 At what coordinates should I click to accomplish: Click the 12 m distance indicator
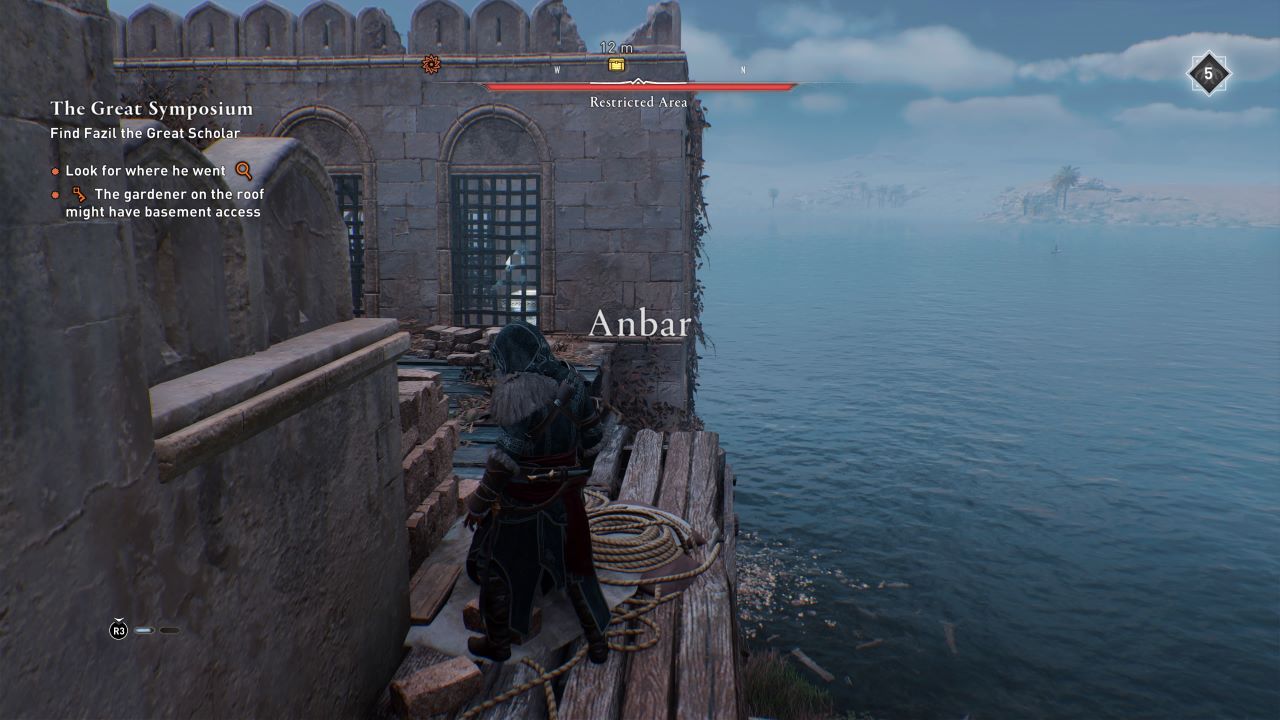point(618,47)
